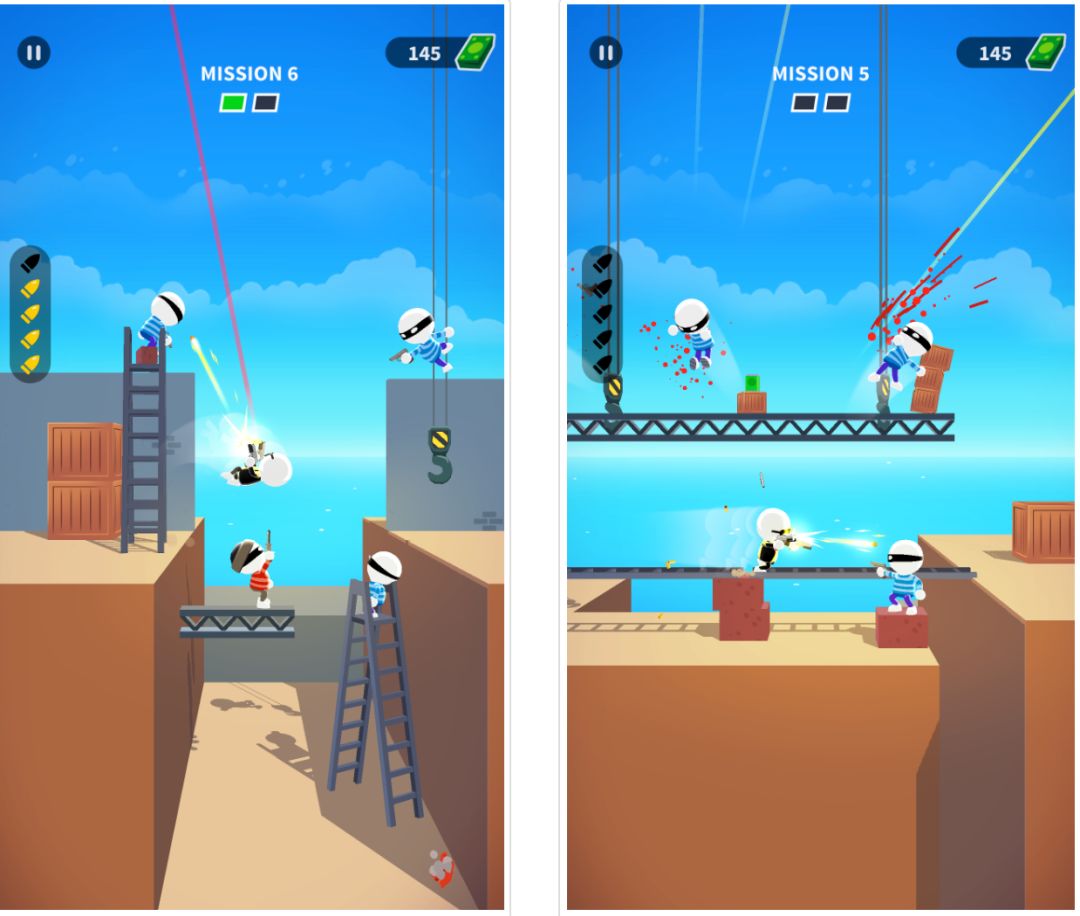Pause the Mission 6 game

pos(34,53)
